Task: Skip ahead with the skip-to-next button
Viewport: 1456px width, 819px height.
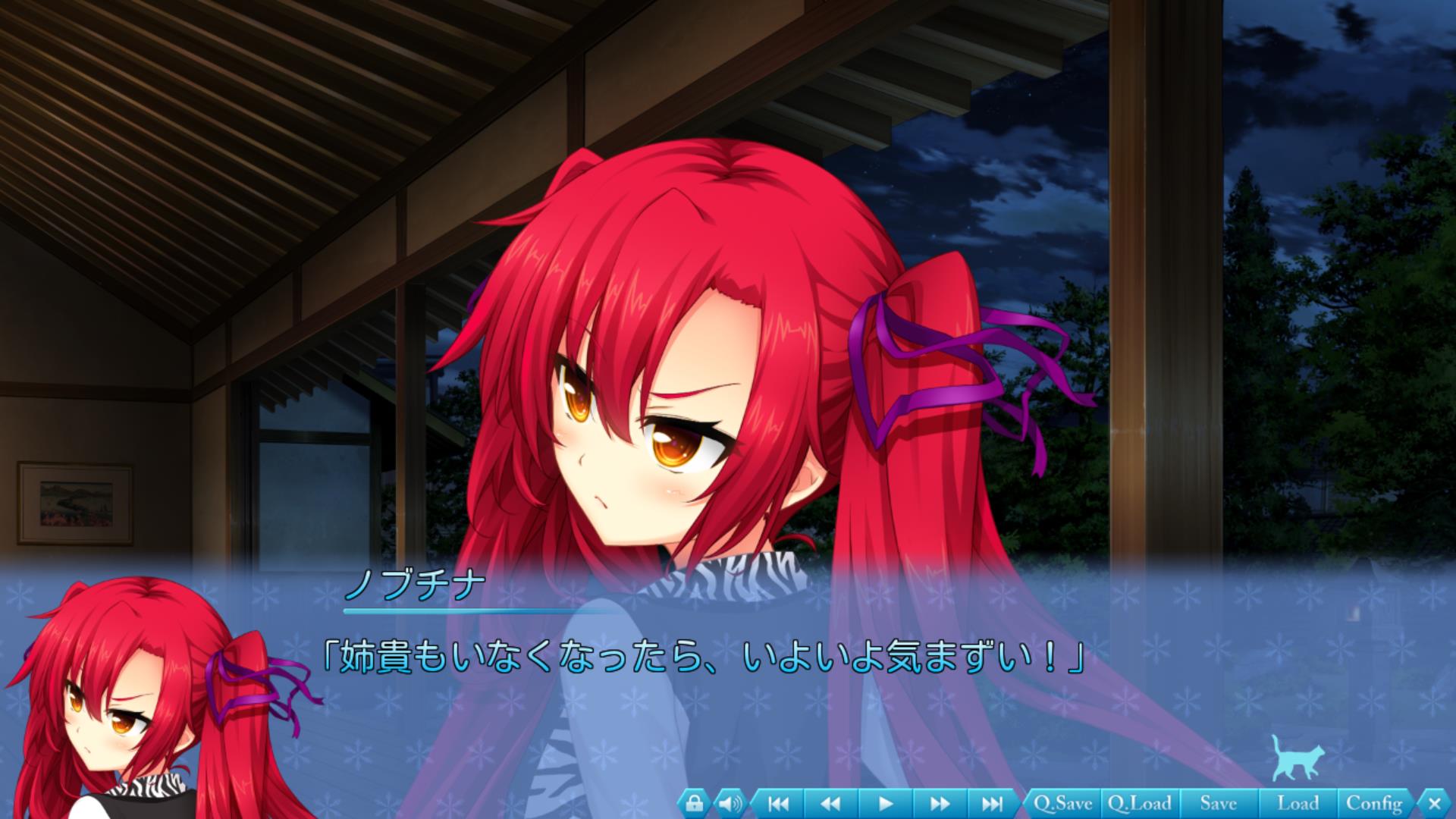Action: tap(992, 802)
